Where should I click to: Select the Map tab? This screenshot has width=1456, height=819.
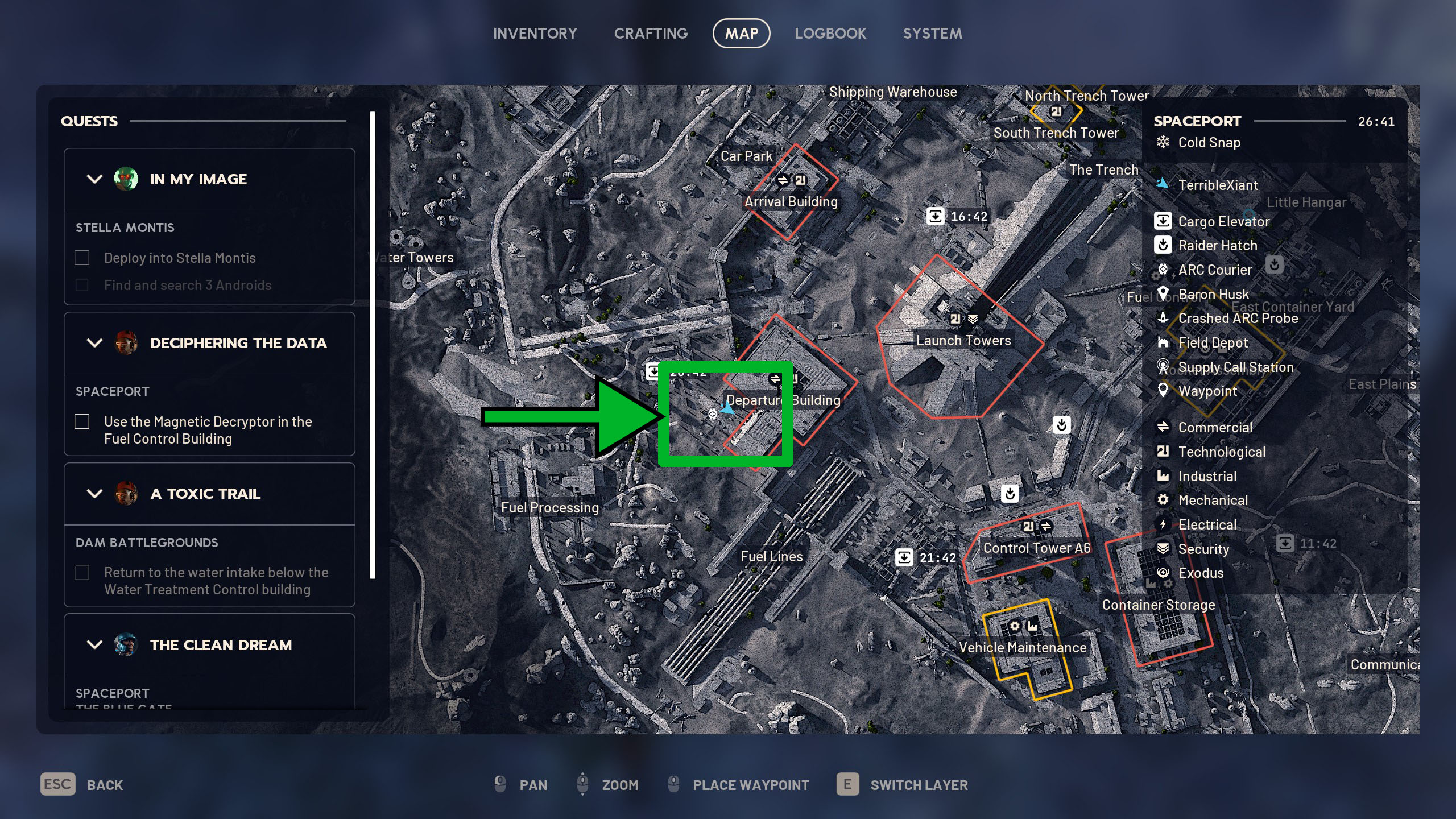[x=741, y=34]
